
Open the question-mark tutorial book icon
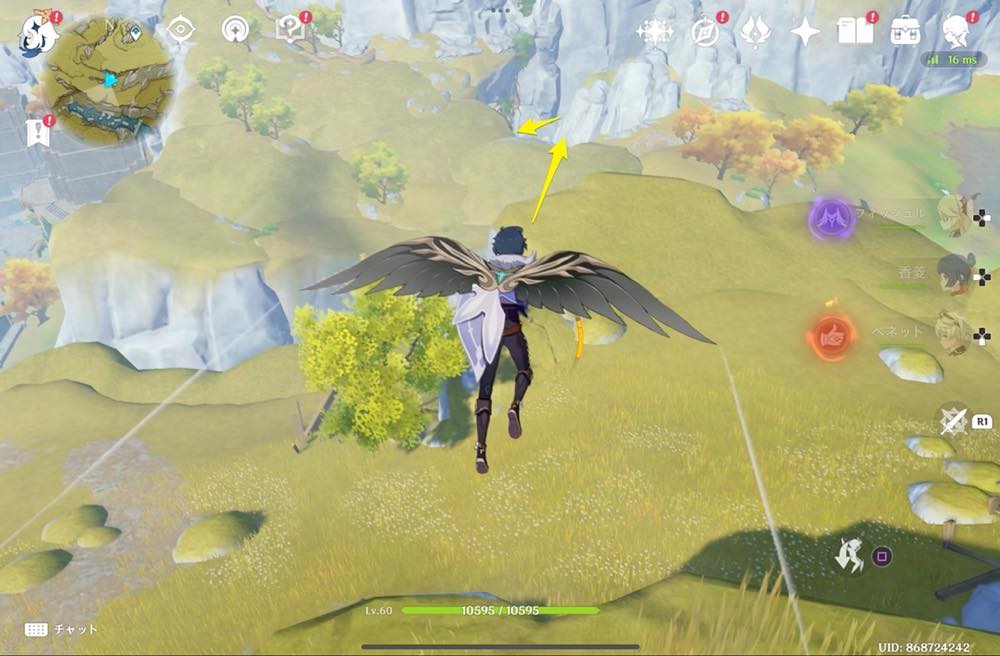292,29
